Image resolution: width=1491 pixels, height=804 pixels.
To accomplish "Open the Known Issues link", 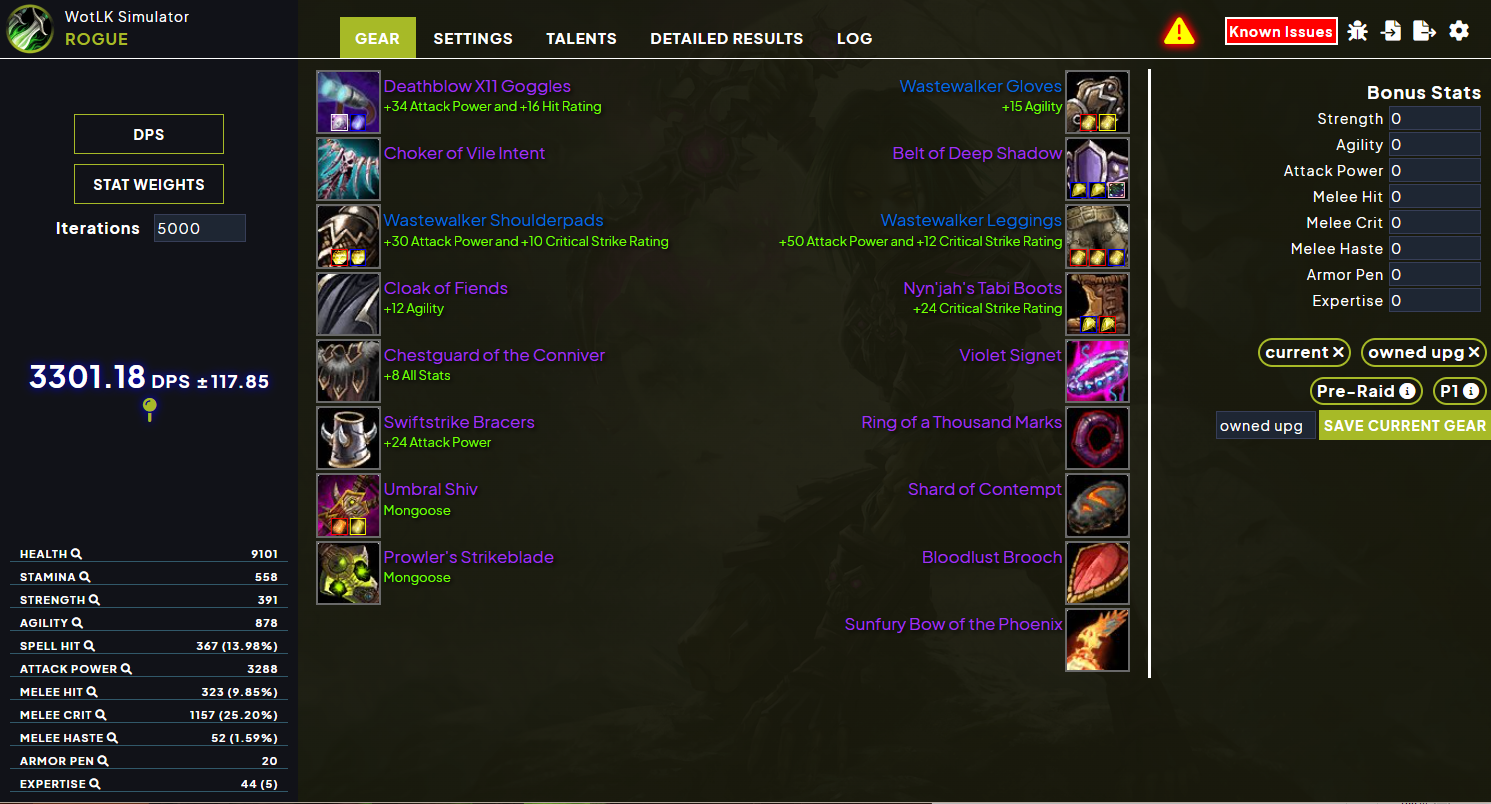I will 1281,31.
